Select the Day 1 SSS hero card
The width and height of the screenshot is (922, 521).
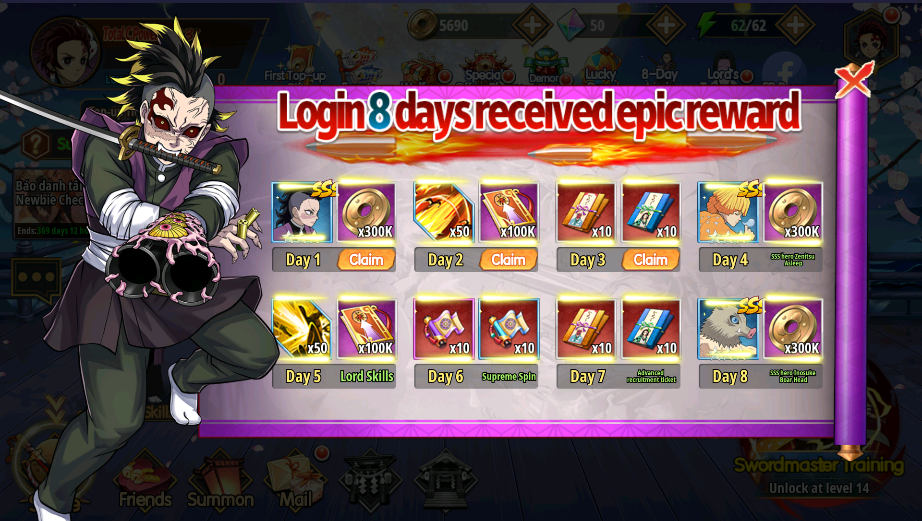(303, 212)
